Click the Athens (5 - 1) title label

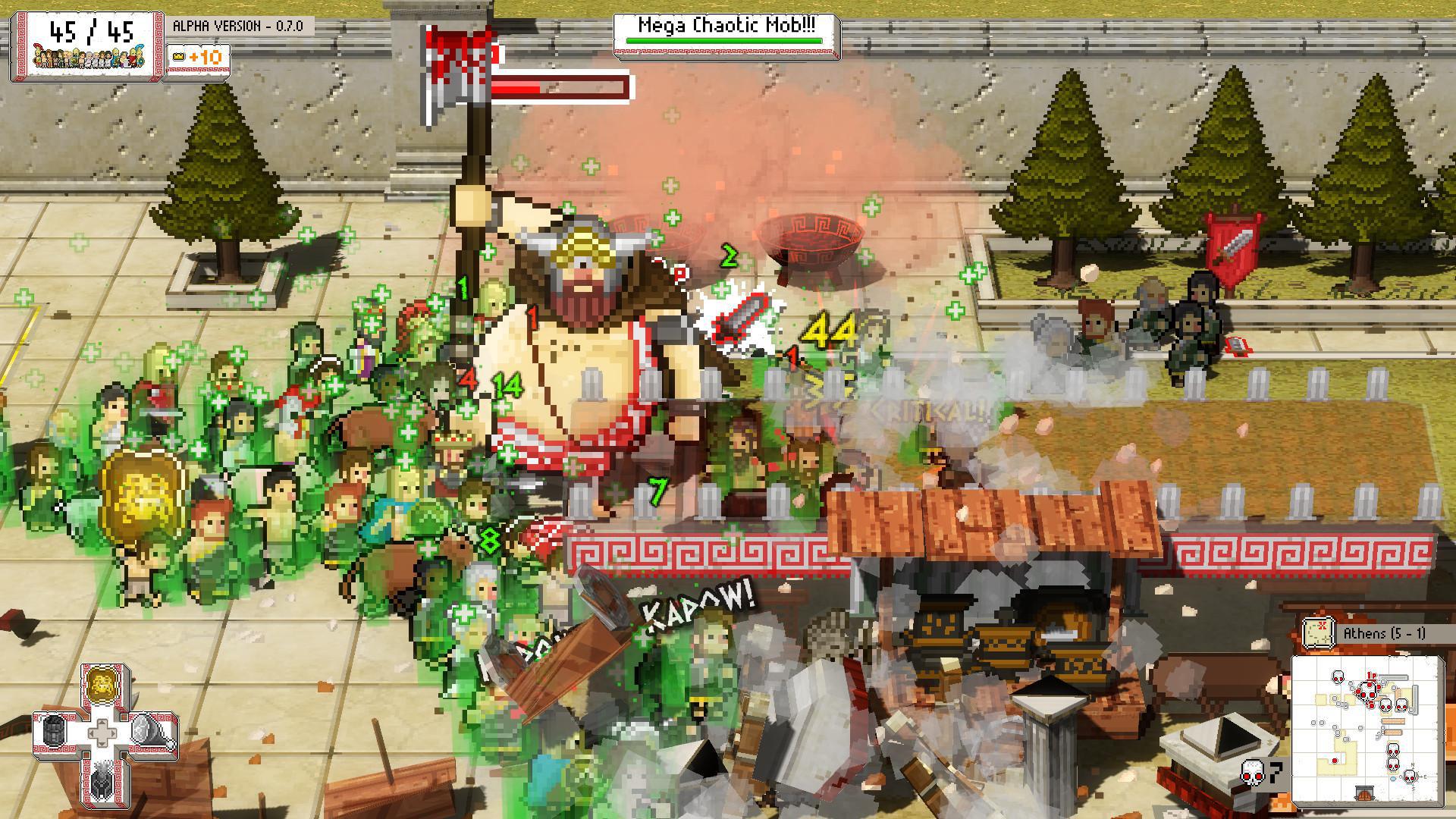(x=1385, y=632)
